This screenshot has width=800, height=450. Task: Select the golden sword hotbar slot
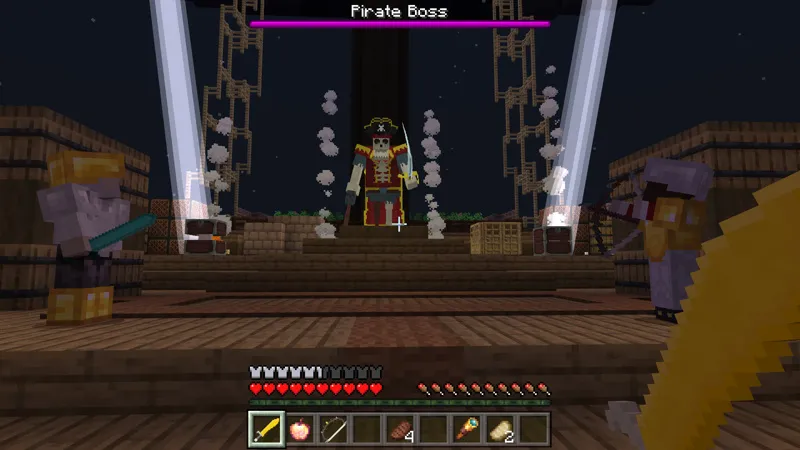[x=264, y=429]
